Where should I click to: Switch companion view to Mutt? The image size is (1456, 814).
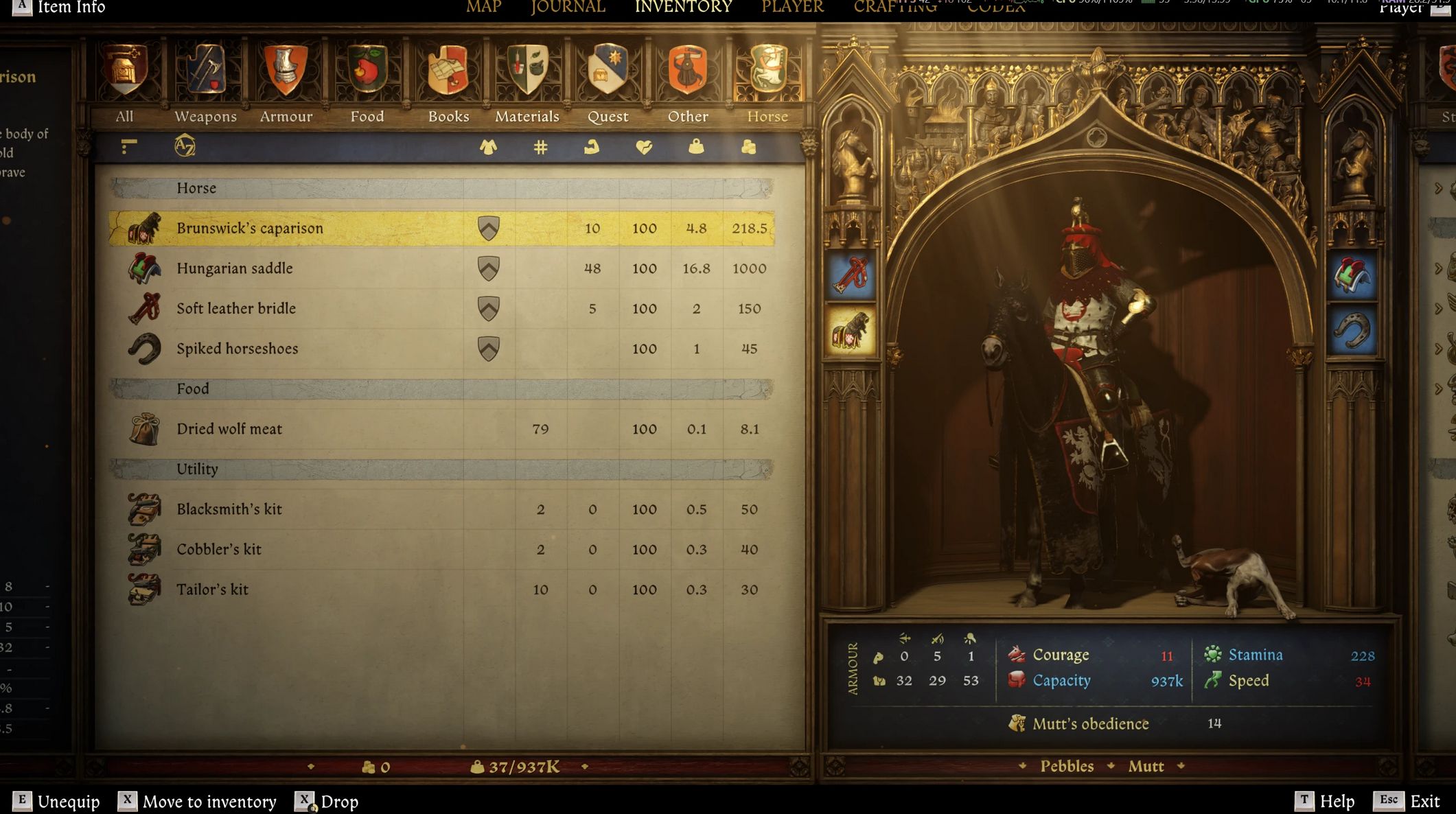tap(1146, 766)
